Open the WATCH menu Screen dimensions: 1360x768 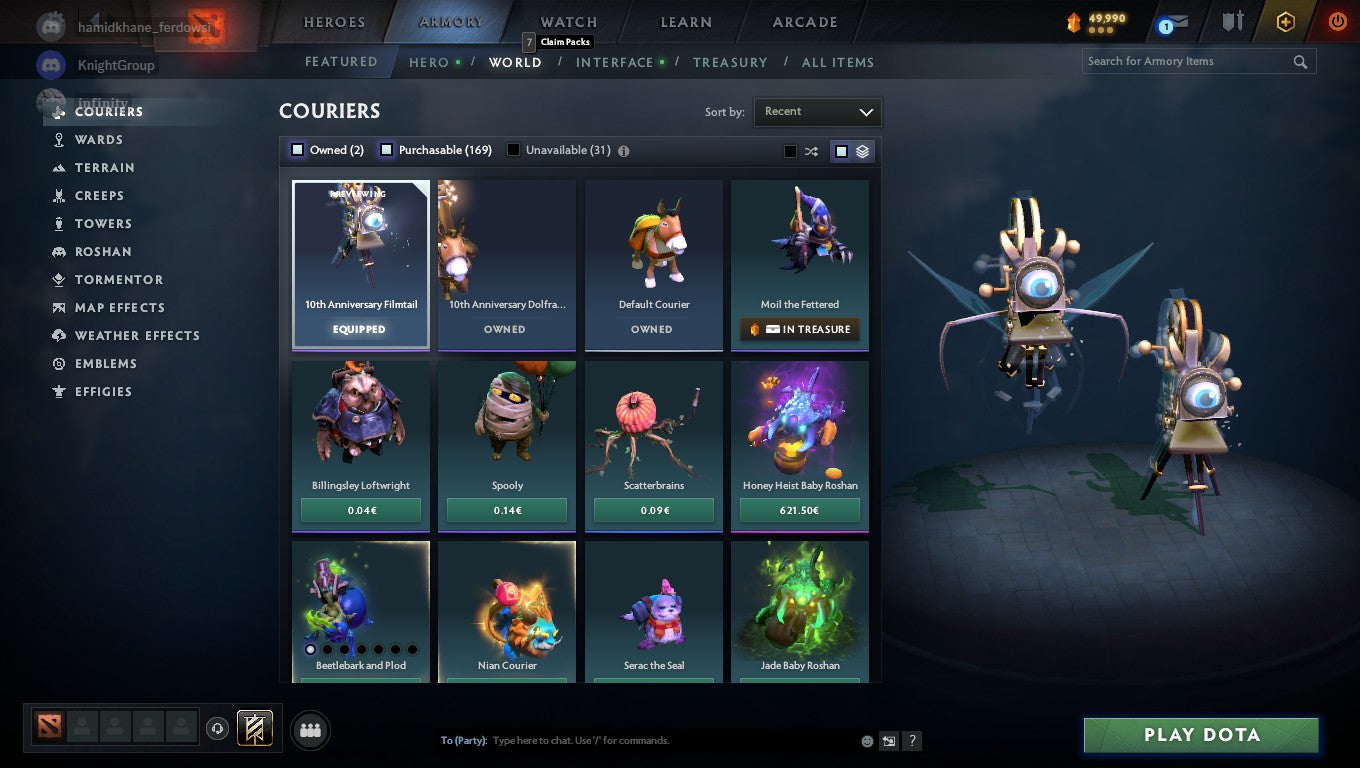pyautogui.click(x=567, y=21)
